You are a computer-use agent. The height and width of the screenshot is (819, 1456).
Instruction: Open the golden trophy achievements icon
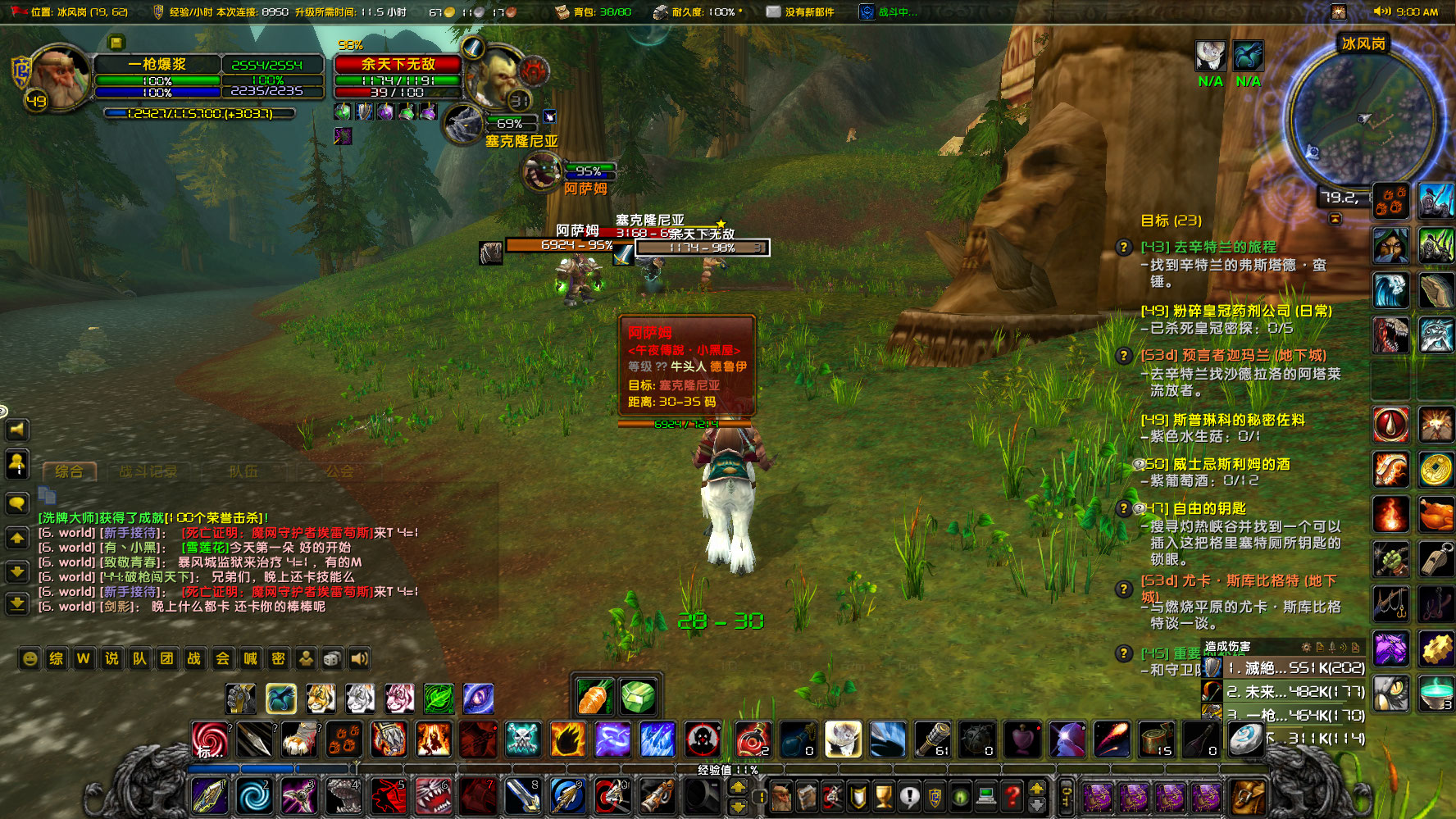tap(884, 796)
